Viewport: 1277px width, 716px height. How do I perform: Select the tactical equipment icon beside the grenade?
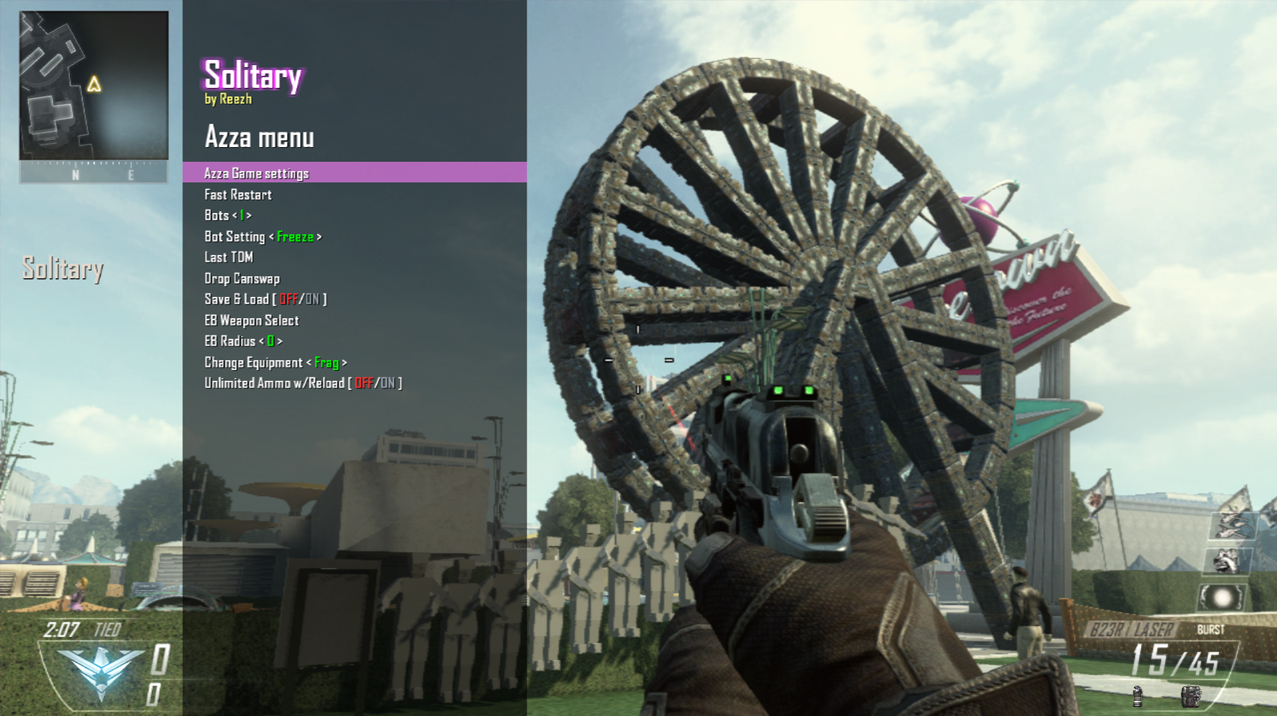[1189, 694]
